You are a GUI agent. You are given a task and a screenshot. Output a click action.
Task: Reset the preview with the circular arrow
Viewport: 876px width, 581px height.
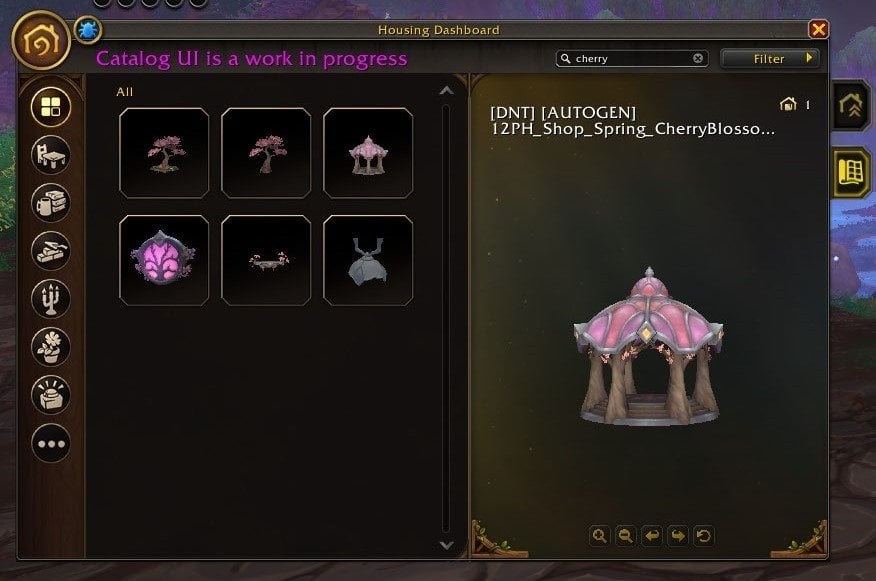(x=704, y=536)
